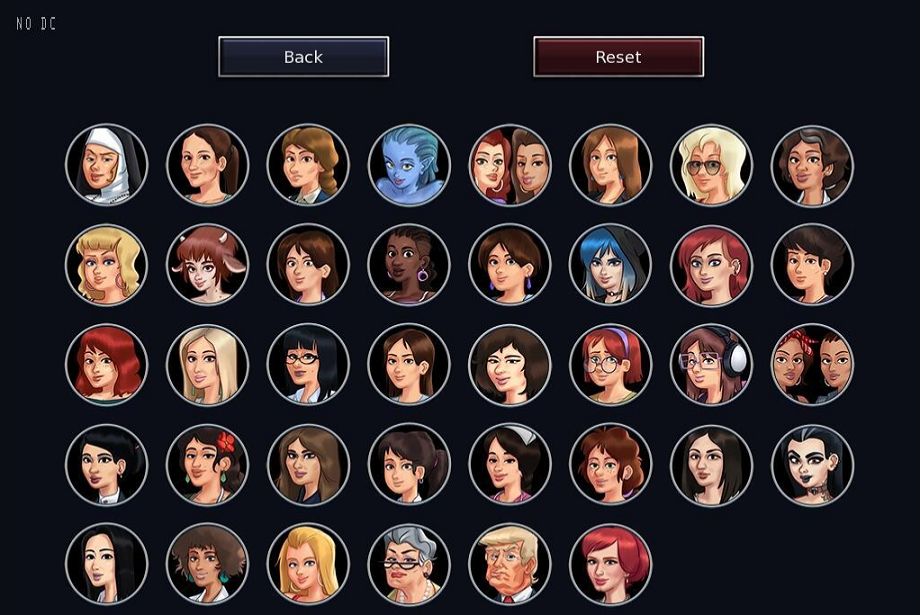Image resolution: width=920 pixels, height=615 pixels.
Task: Choose the platinum blonde long-haired woman
Action: tap(207, 365)
